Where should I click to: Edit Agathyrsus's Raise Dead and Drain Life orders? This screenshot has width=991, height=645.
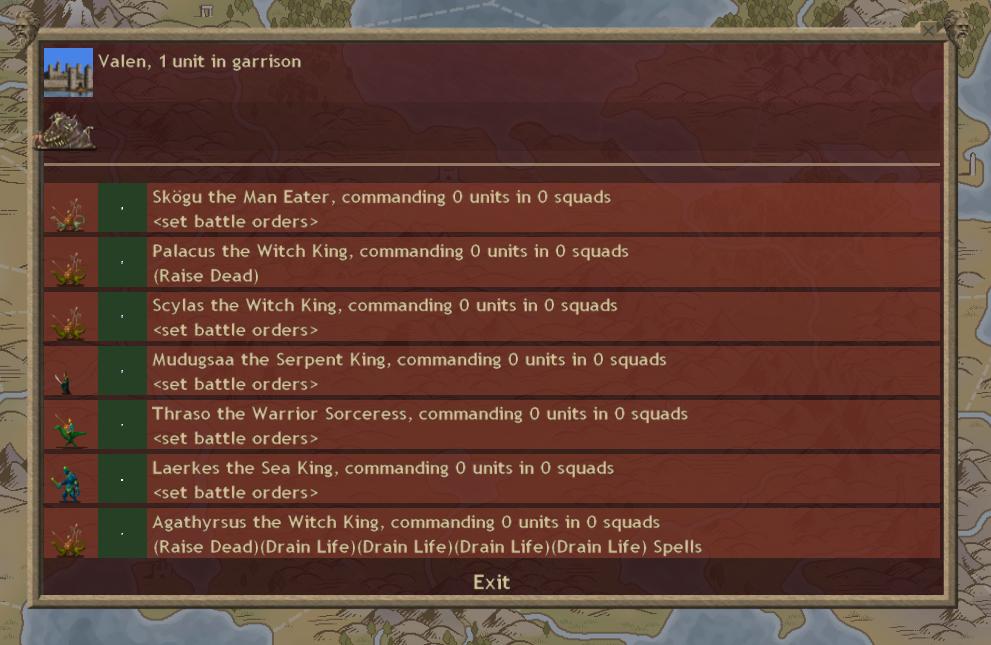[427, 547]
